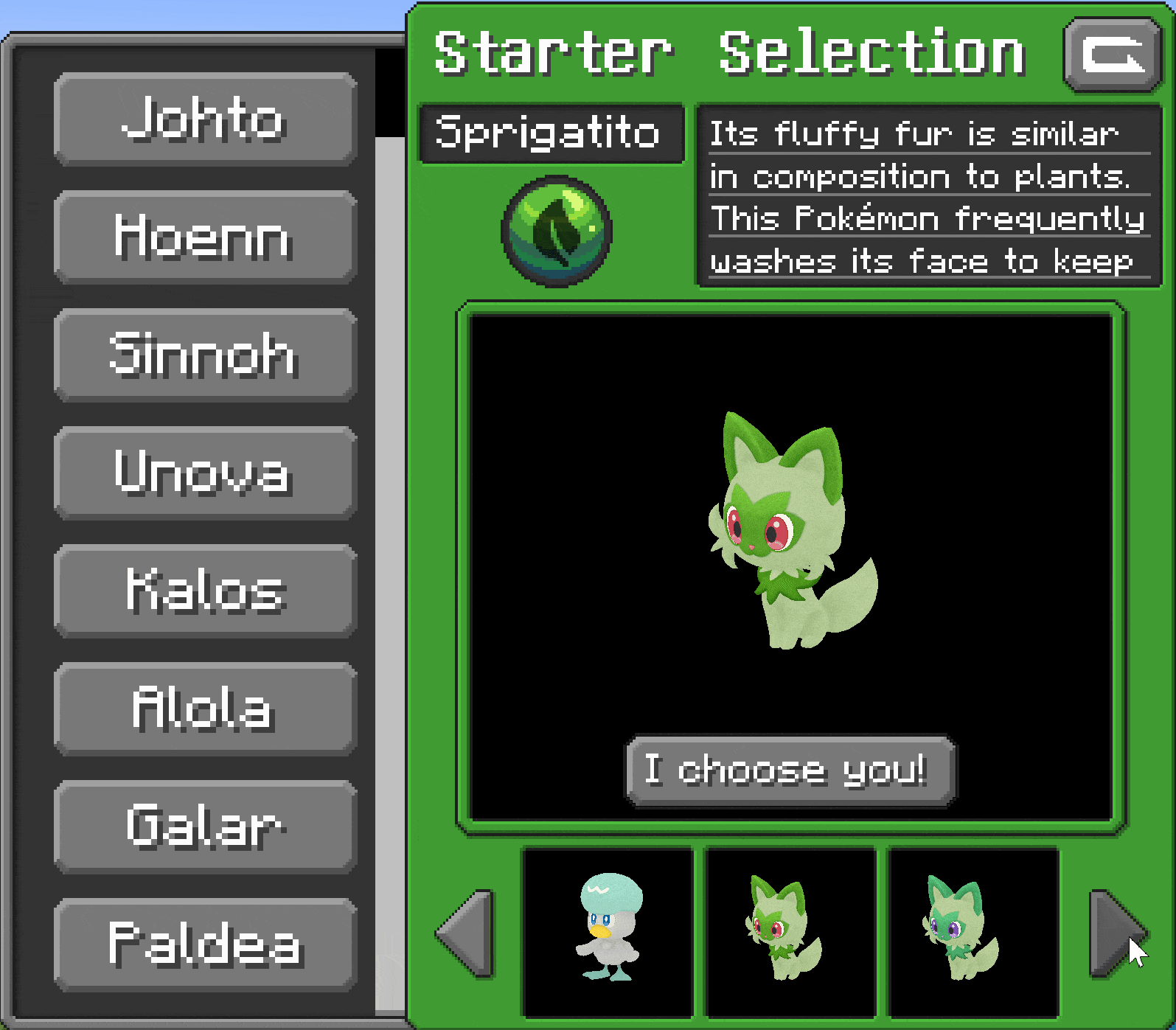Click the Grass type leaf icon
Image resolution: width=1176 pixels, height=1030 pixels.
[x=557, y=231]
